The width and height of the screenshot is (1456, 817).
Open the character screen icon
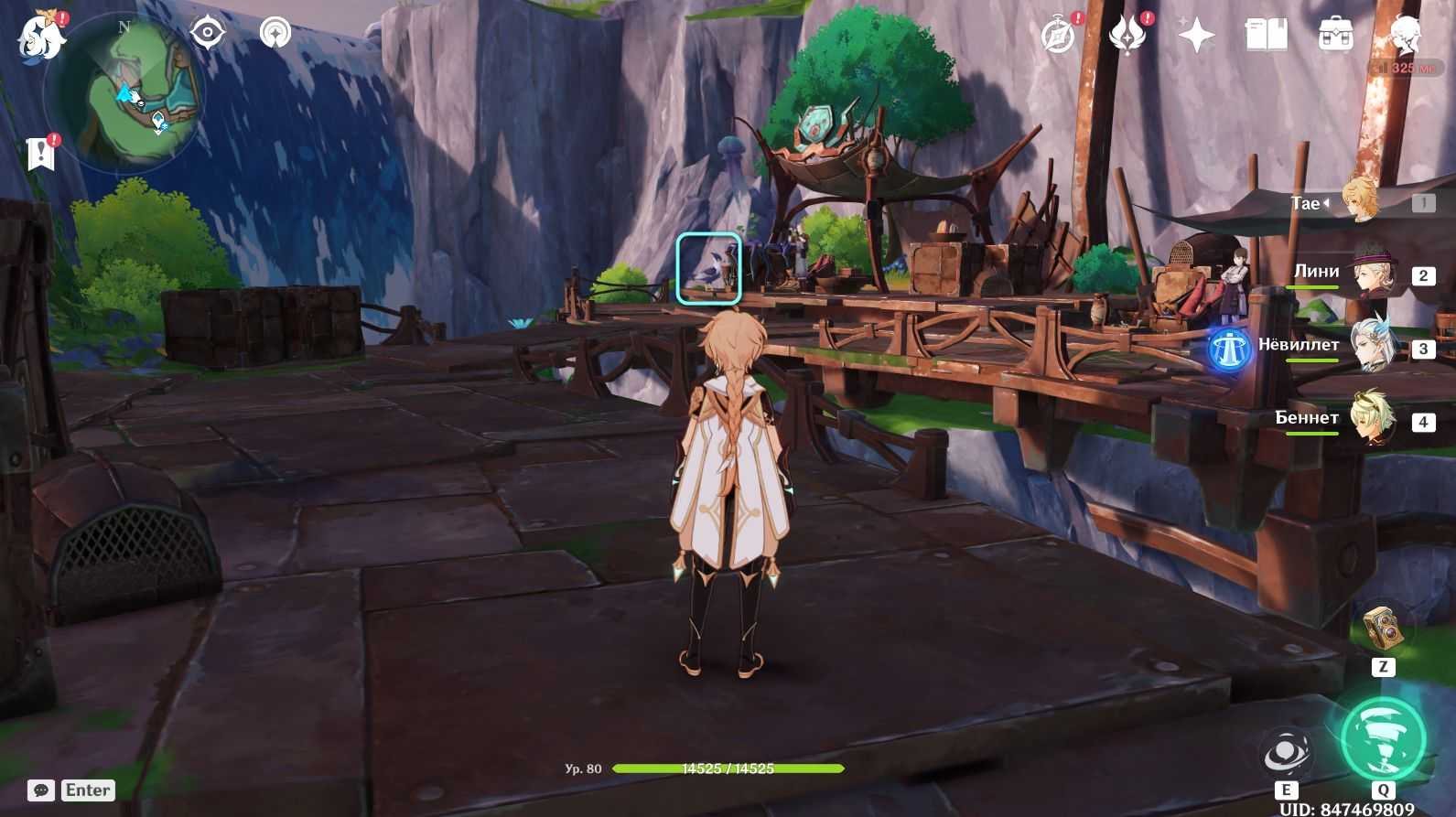[1404, 37]
